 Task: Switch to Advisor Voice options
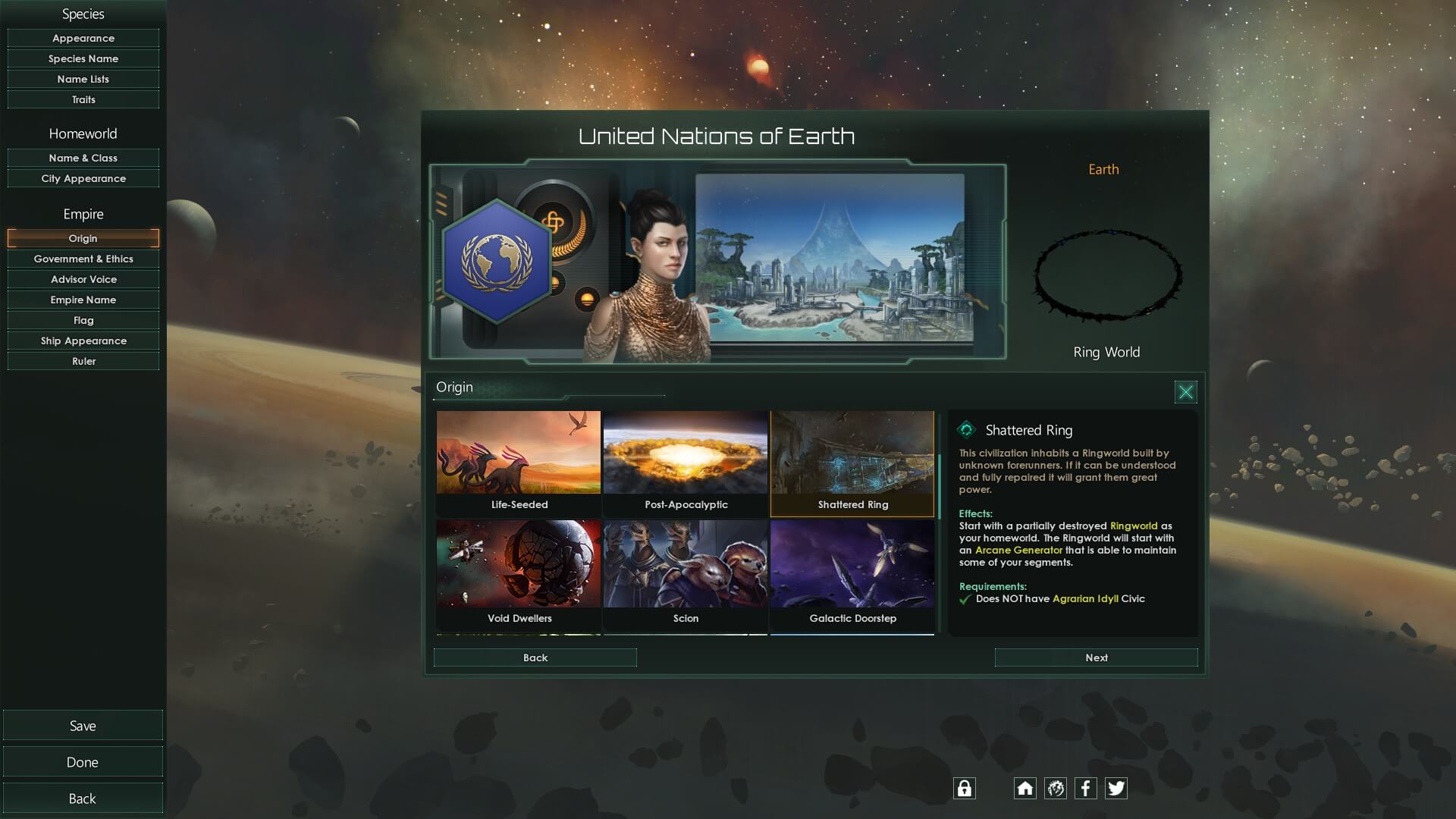point(83,279)
